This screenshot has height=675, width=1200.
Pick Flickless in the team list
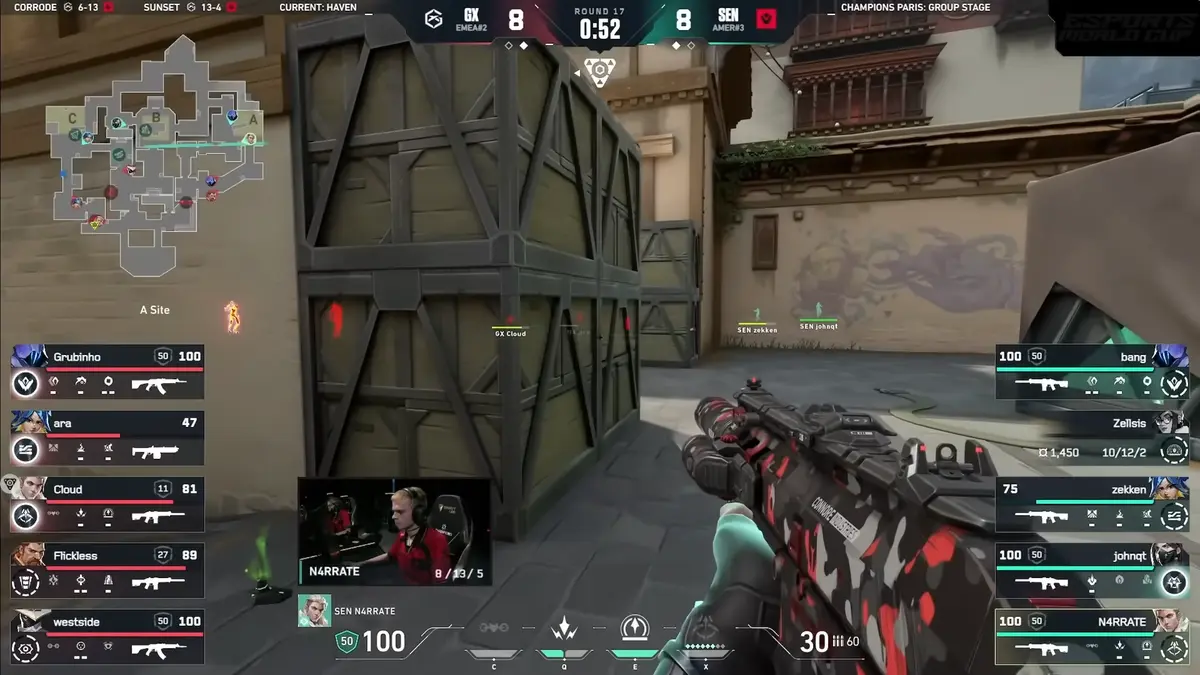(x=108, y=569)
